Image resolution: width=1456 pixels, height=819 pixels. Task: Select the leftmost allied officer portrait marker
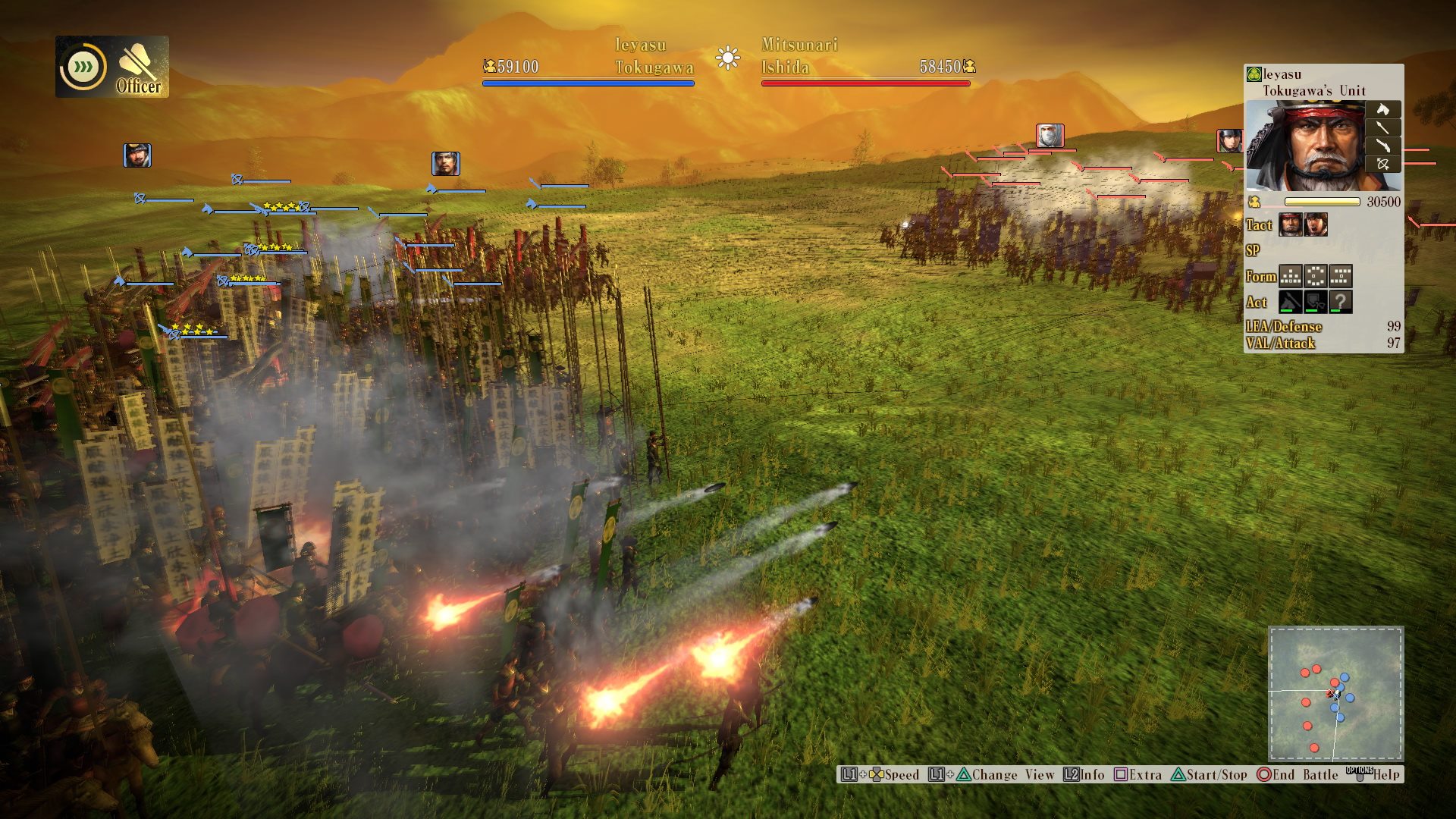137,155
